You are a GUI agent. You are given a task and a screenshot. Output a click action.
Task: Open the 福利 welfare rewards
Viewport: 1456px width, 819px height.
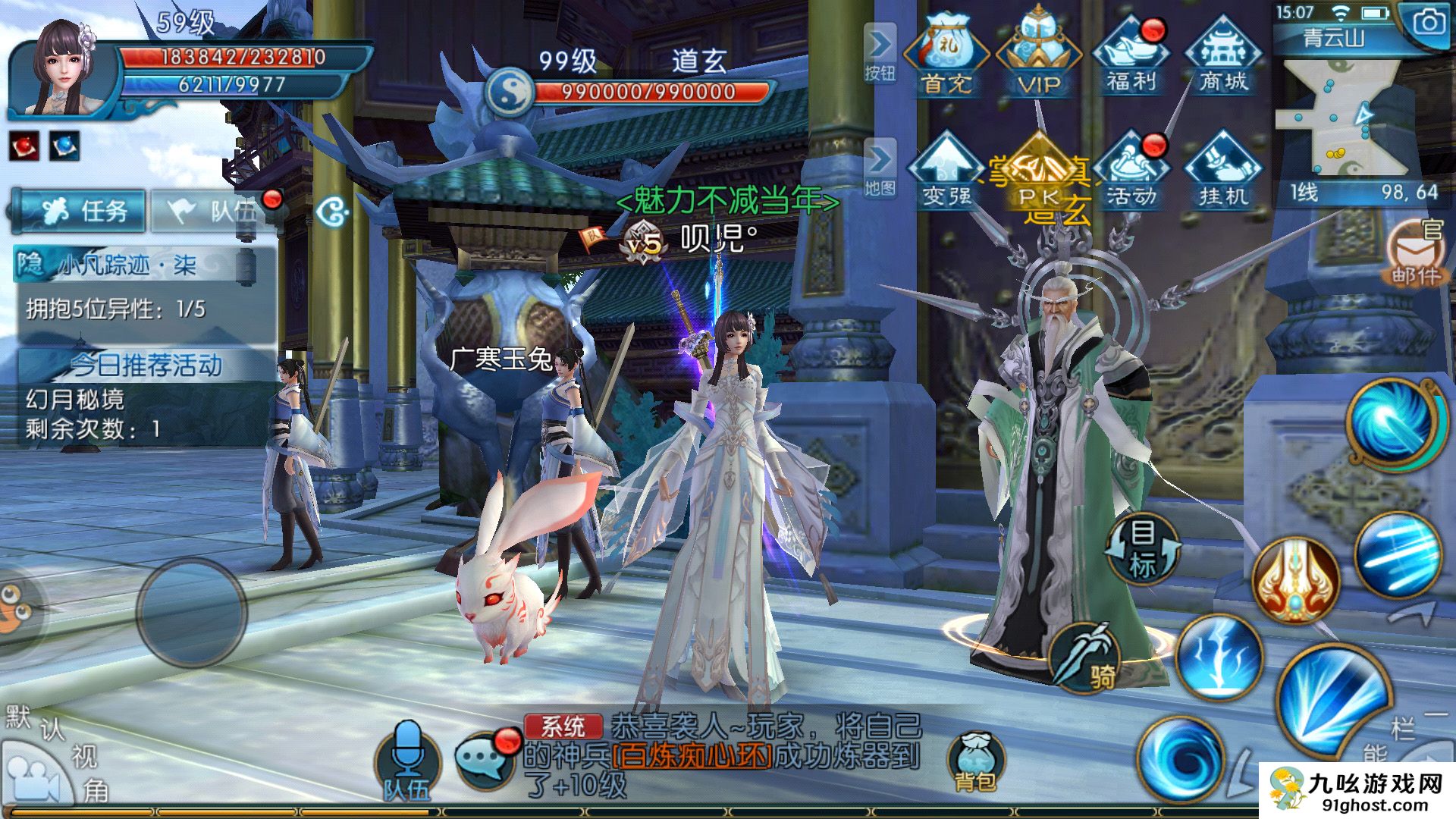1131,55
